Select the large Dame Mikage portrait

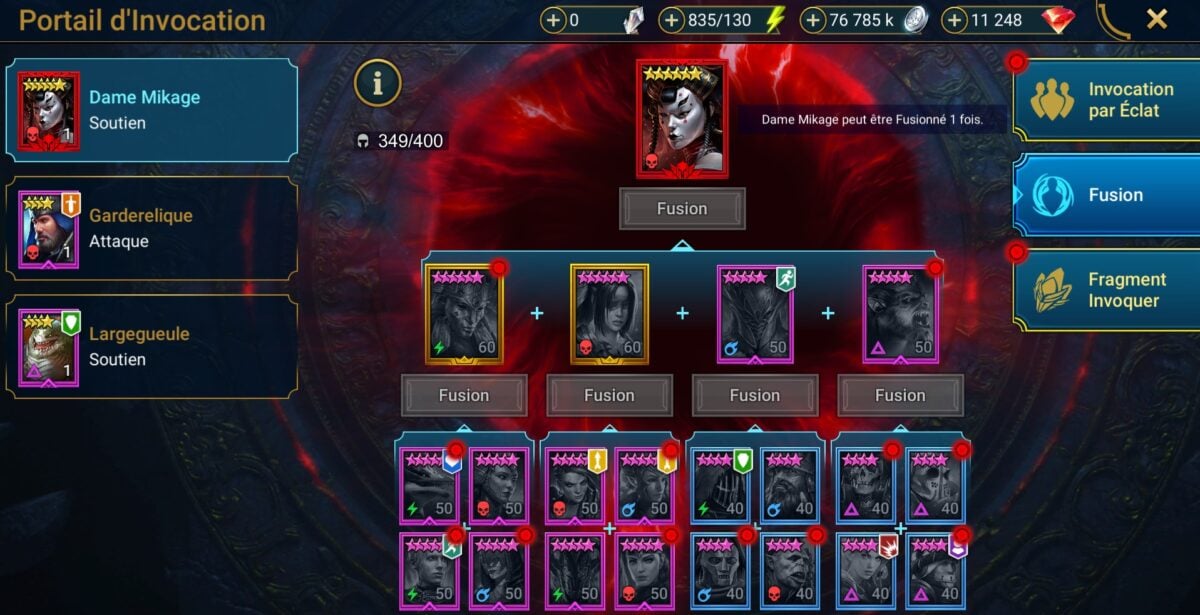[682, 119]
